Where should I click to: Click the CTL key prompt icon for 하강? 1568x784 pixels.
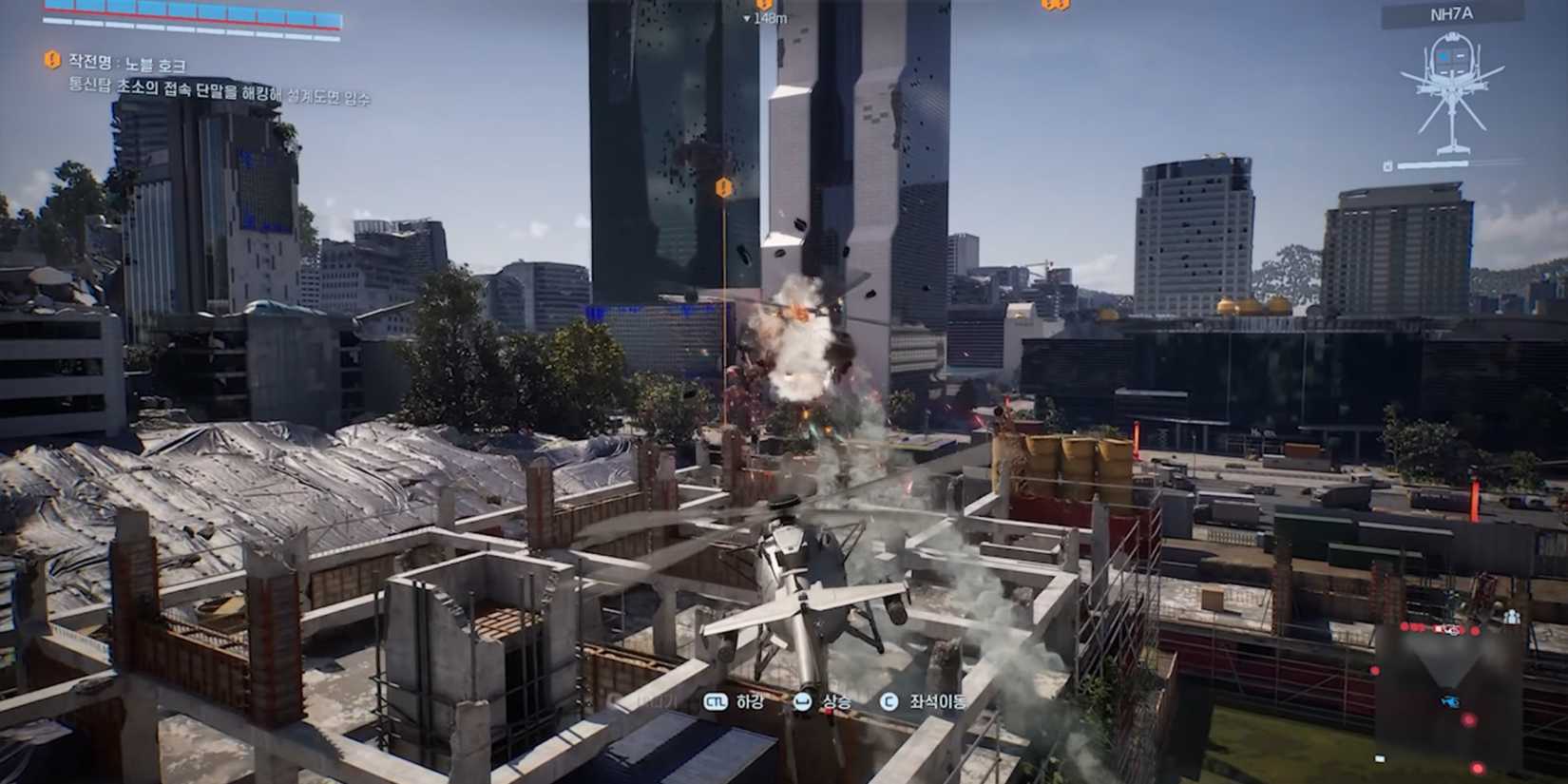click(x=716, y=701)
